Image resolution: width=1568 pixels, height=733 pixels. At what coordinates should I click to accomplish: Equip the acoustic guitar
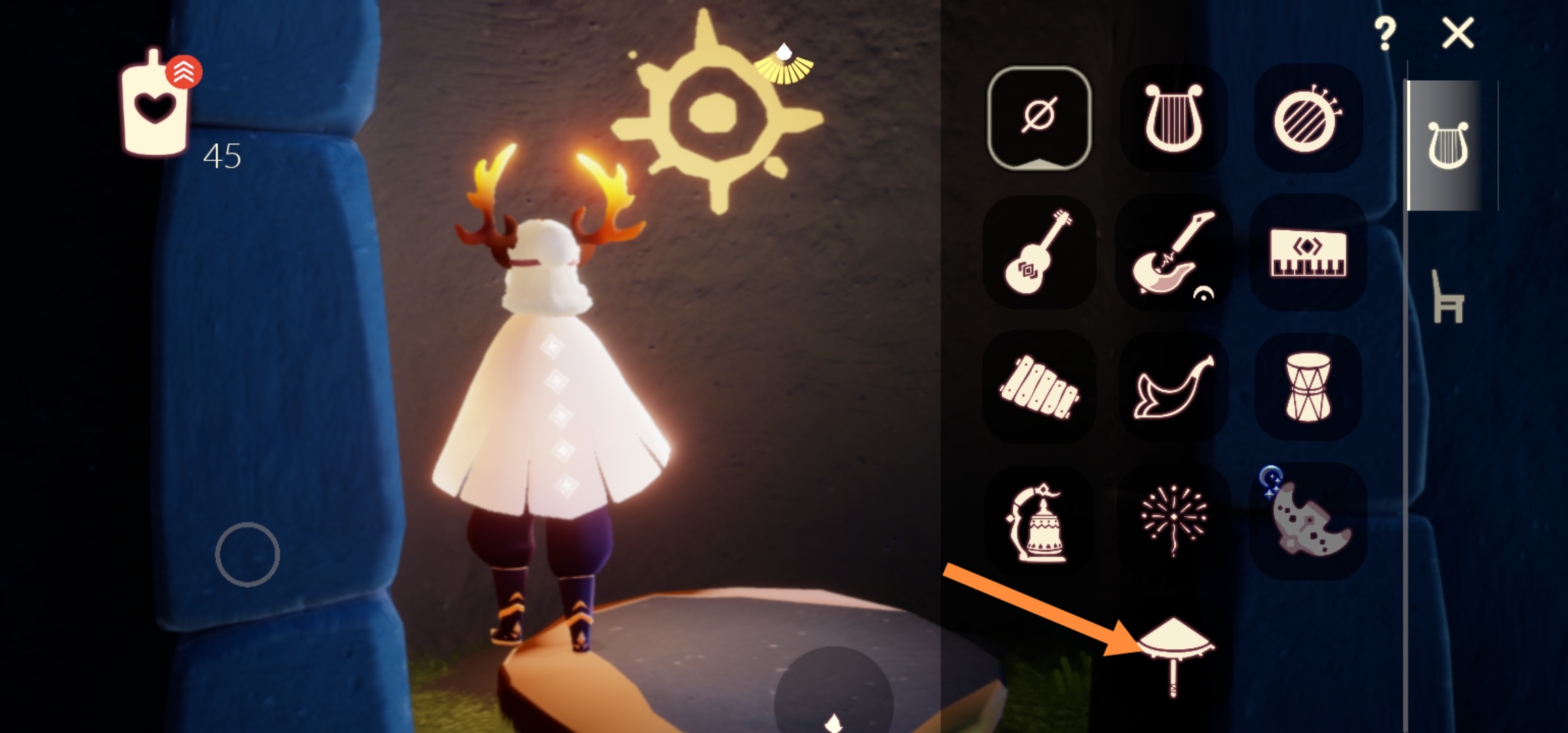[x=1039, y=252]
